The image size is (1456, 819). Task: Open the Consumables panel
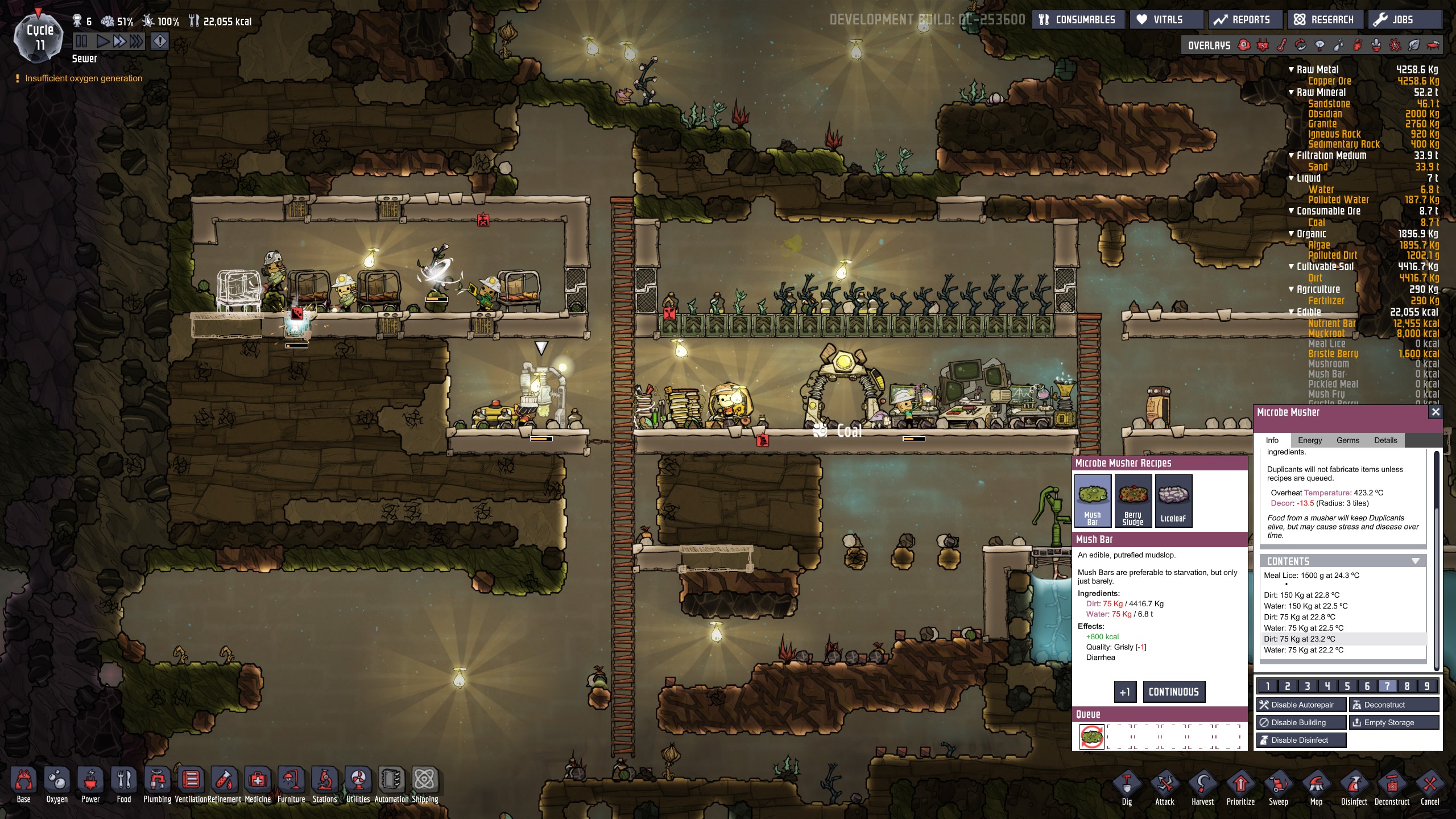1078,20
